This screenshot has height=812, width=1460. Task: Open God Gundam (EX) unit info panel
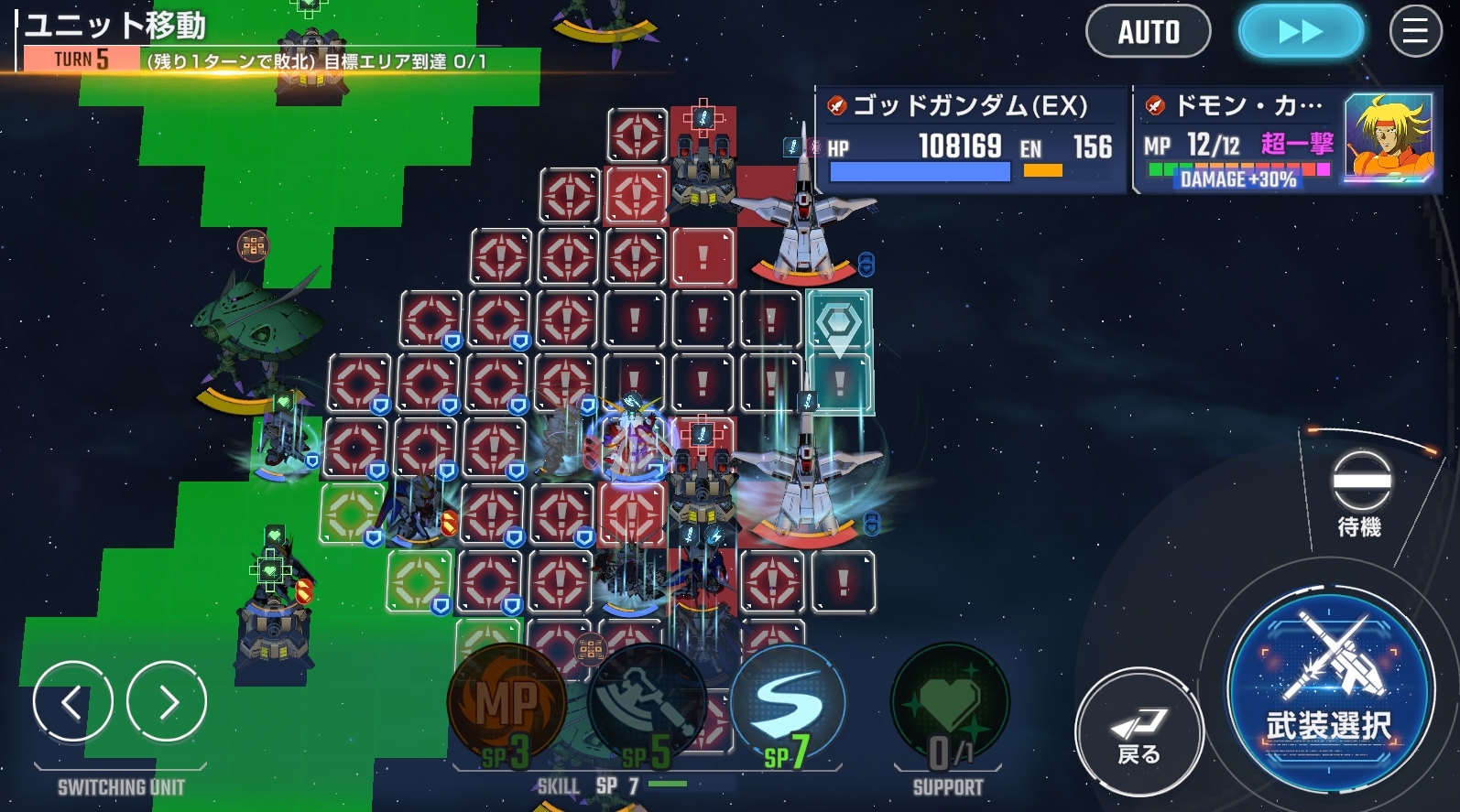[x=970, y=139]
